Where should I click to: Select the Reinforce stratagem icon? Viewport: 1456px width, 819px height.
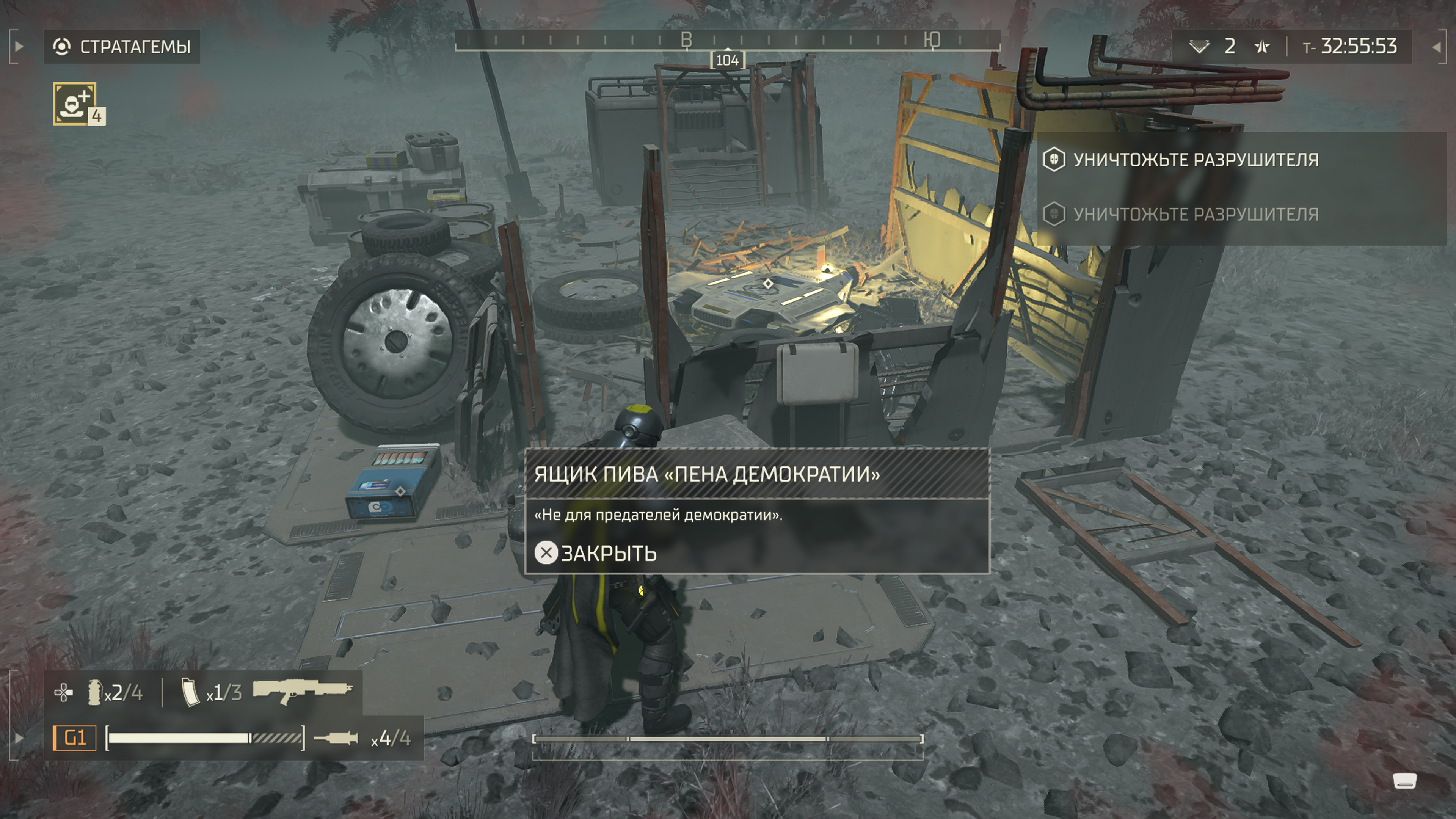pos(75,103)
